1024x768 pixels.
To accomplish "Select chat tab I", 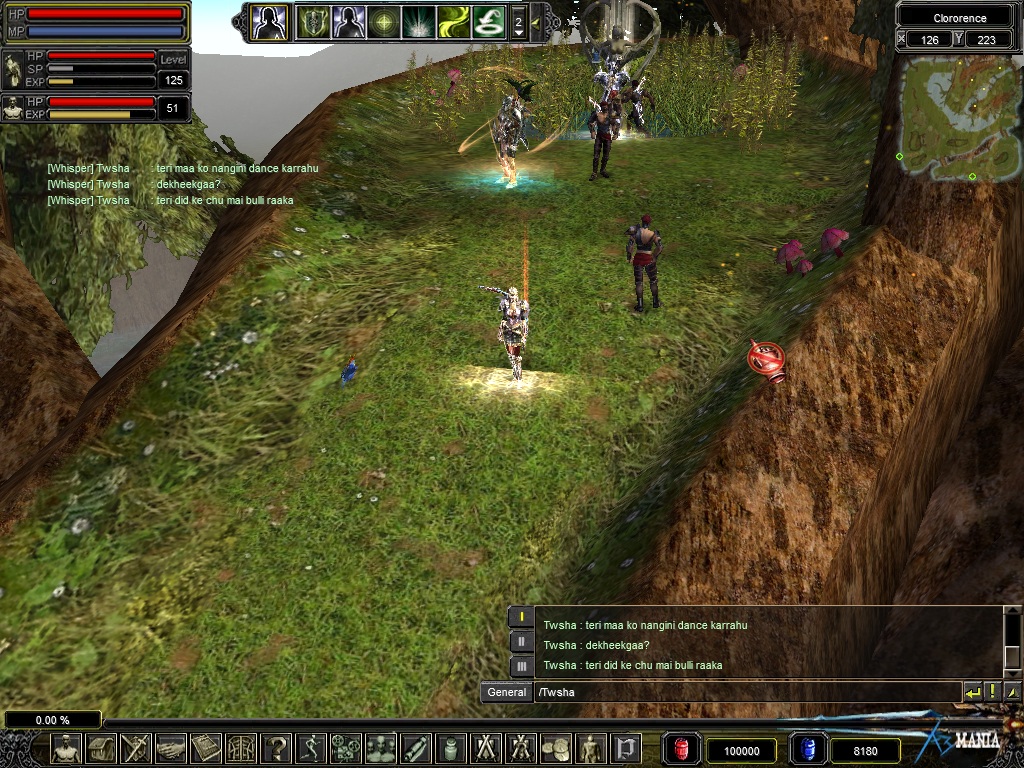I will 521,617.
